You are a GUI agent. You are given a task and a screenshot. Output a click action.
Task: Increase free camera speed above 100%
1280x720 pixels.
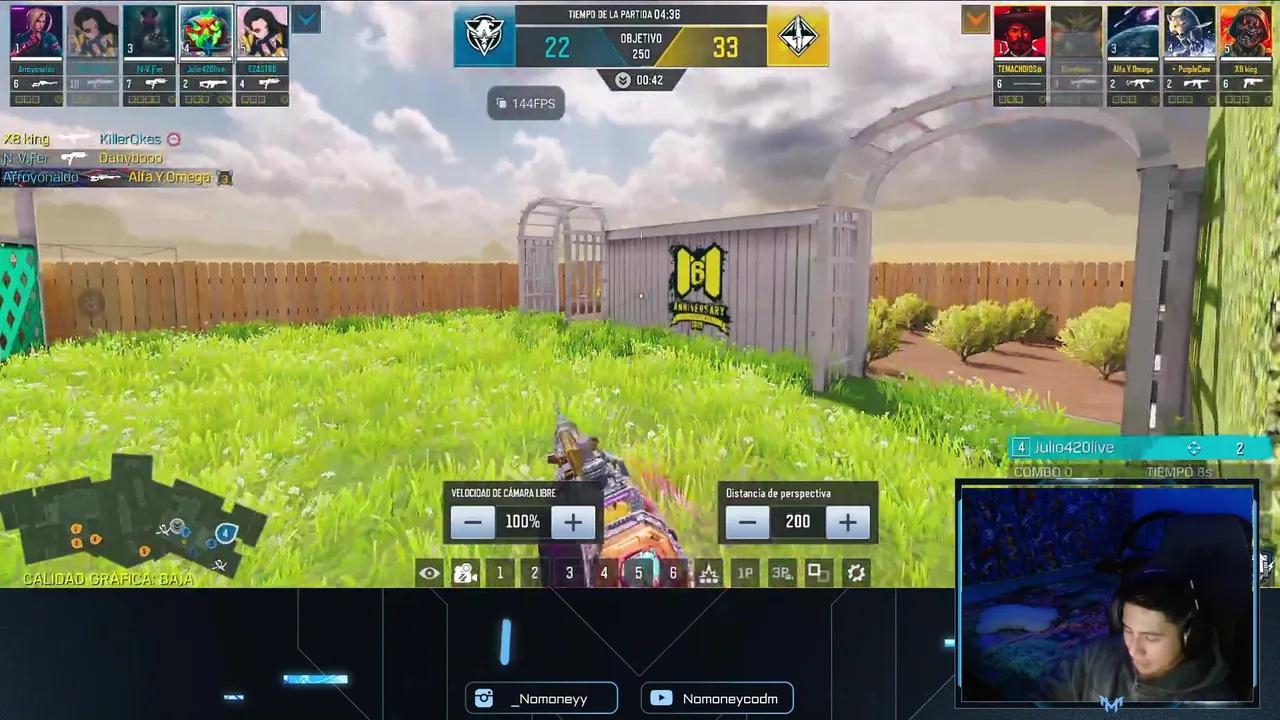click(x=573, y=521)
